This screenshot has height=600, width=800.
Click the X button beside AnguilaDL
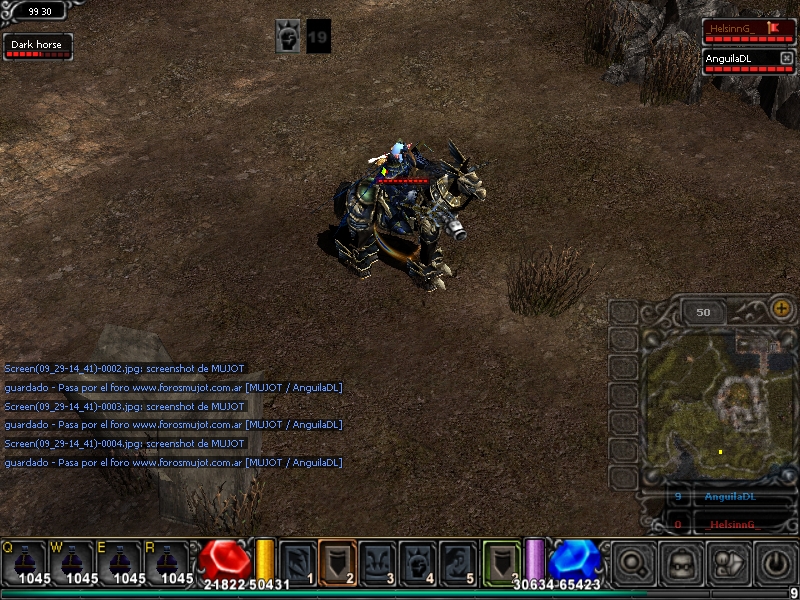[x=786, y=58]
